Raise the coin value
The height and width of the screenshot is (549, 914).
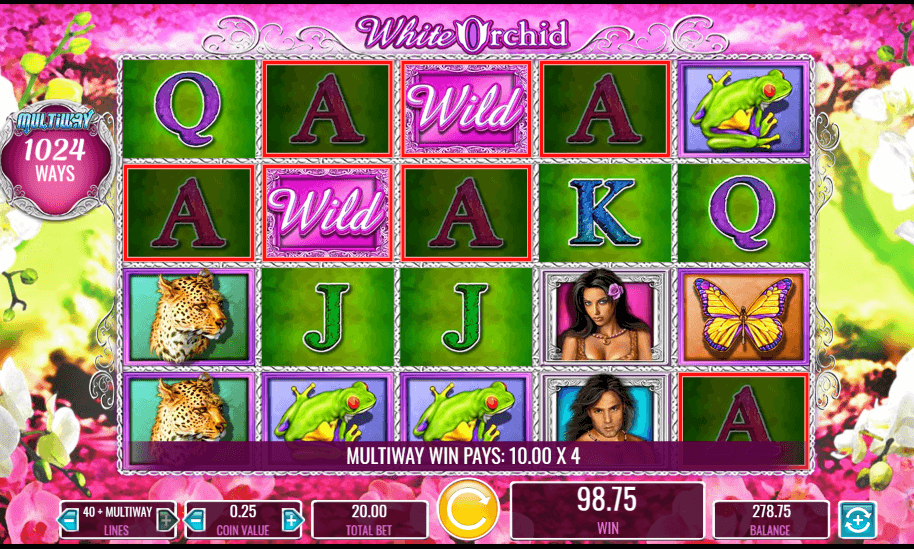pos(291,520)
